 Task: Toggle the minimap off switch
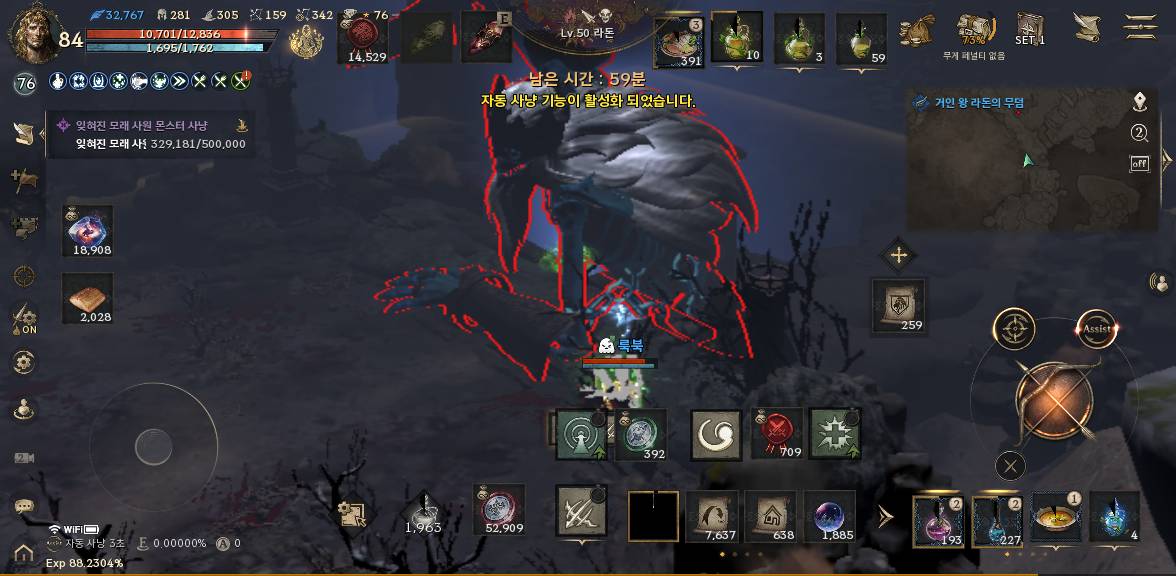coord(1139,164)
